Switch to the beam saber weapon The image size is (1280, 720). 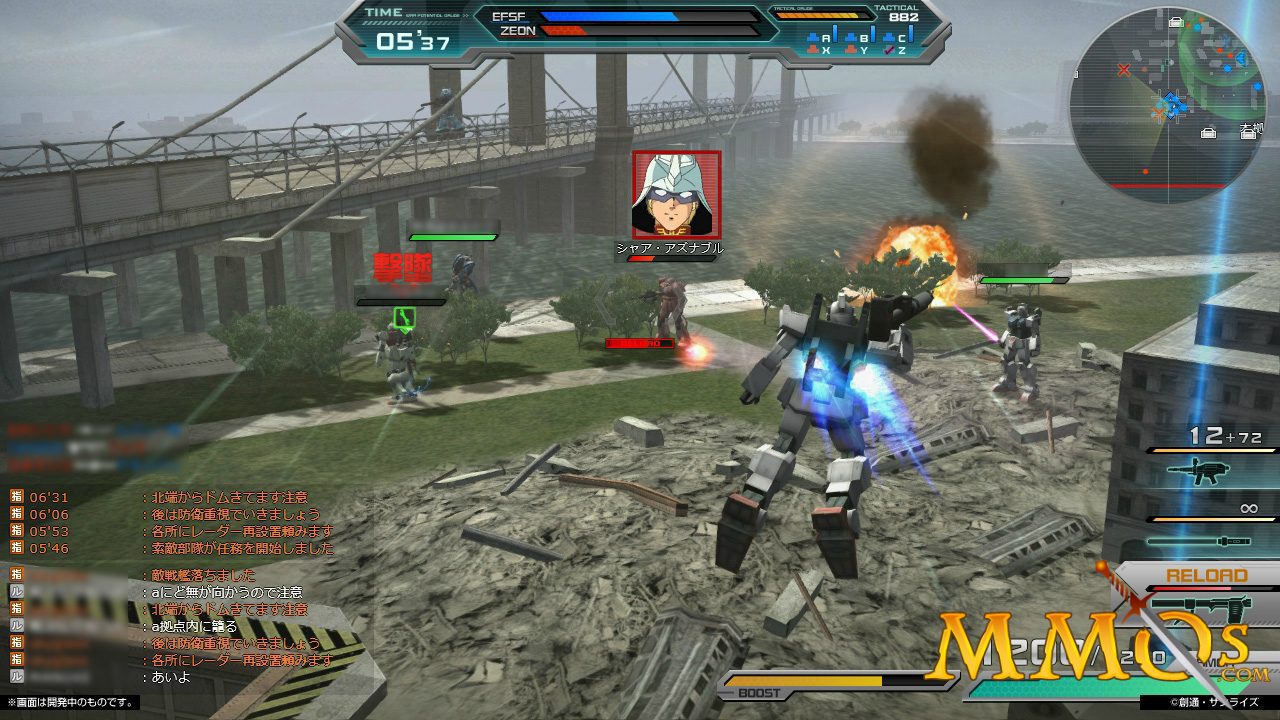(x=1212, y=541)
